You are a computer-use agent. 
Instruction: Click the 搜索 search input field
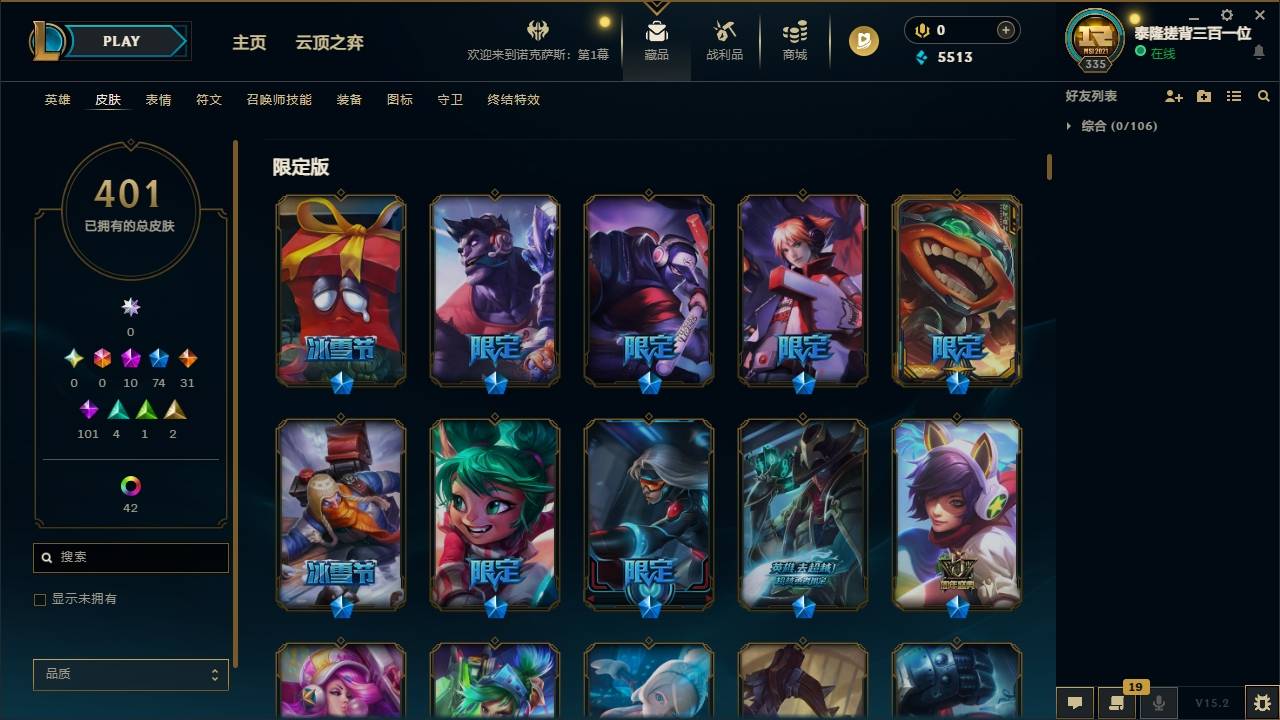(130, 557)
